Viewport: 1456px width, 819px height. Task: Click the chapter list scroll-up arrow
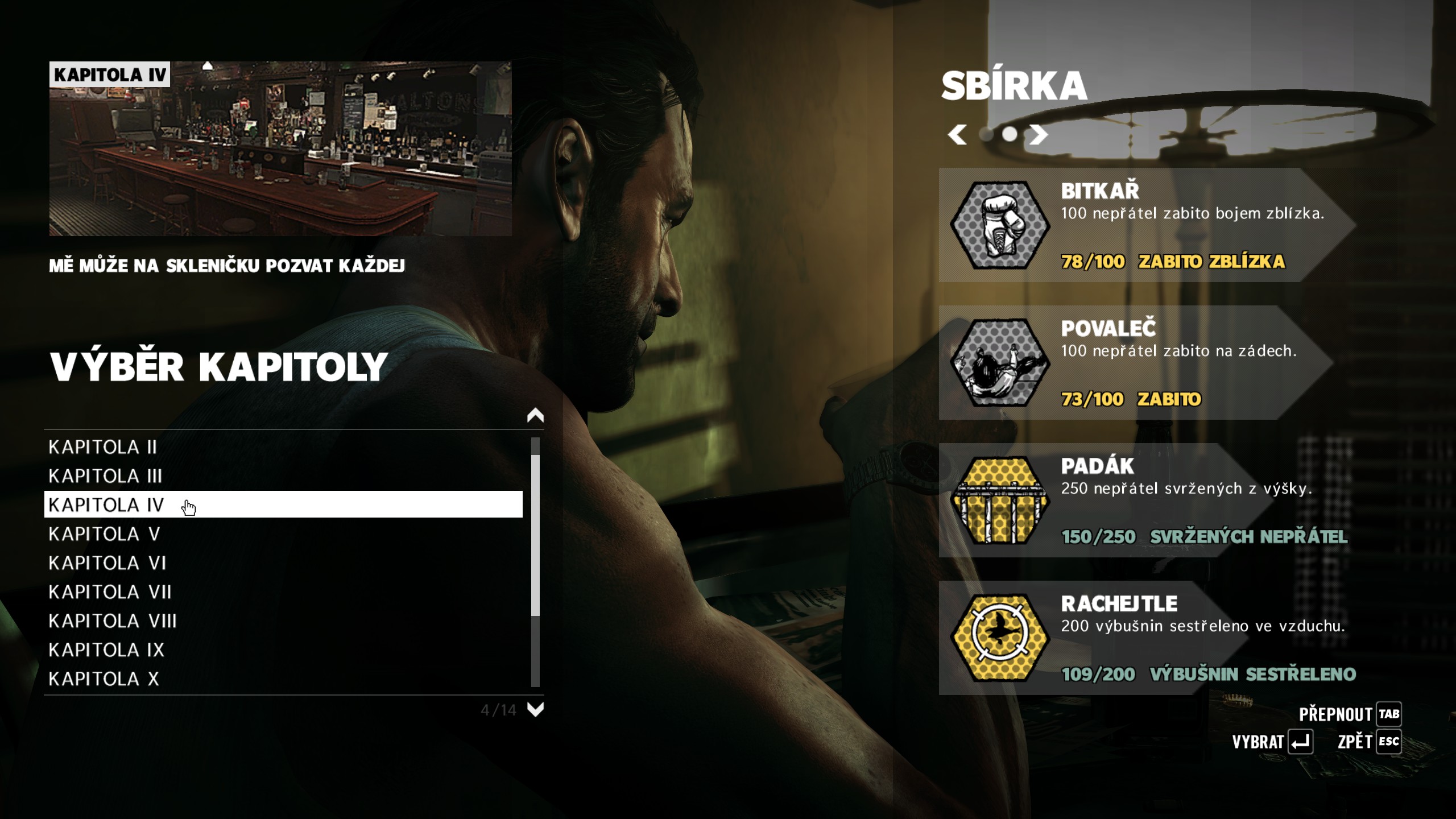(535, 416)
